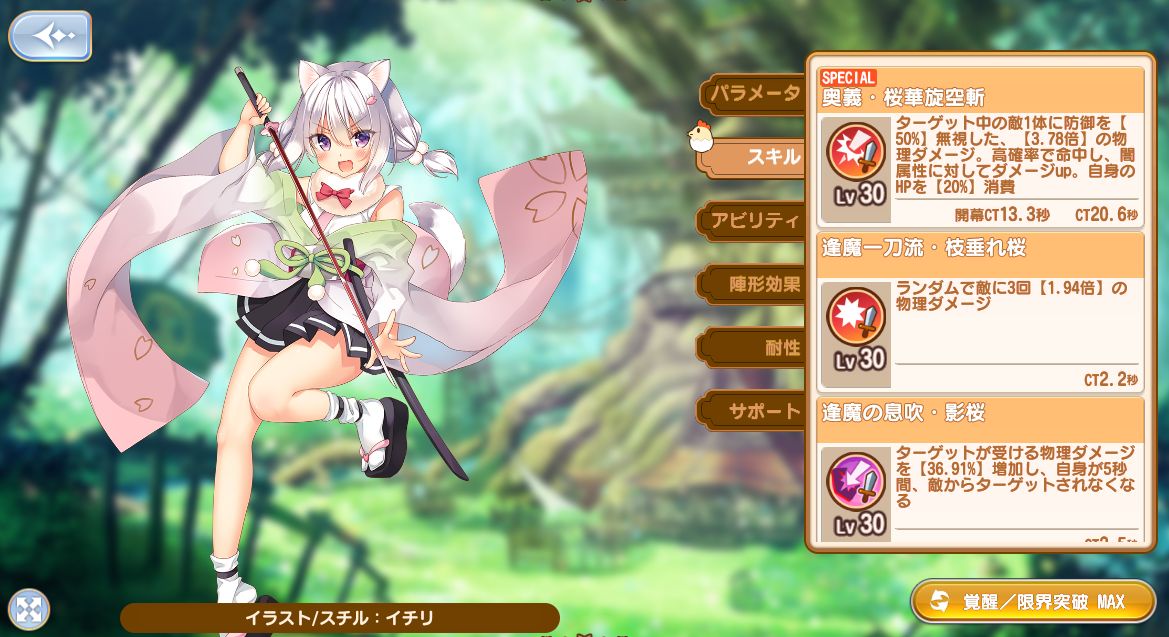1169x637 pixels.
Task: Switch to the パラメータ tab
Action: tap(754, 94)
